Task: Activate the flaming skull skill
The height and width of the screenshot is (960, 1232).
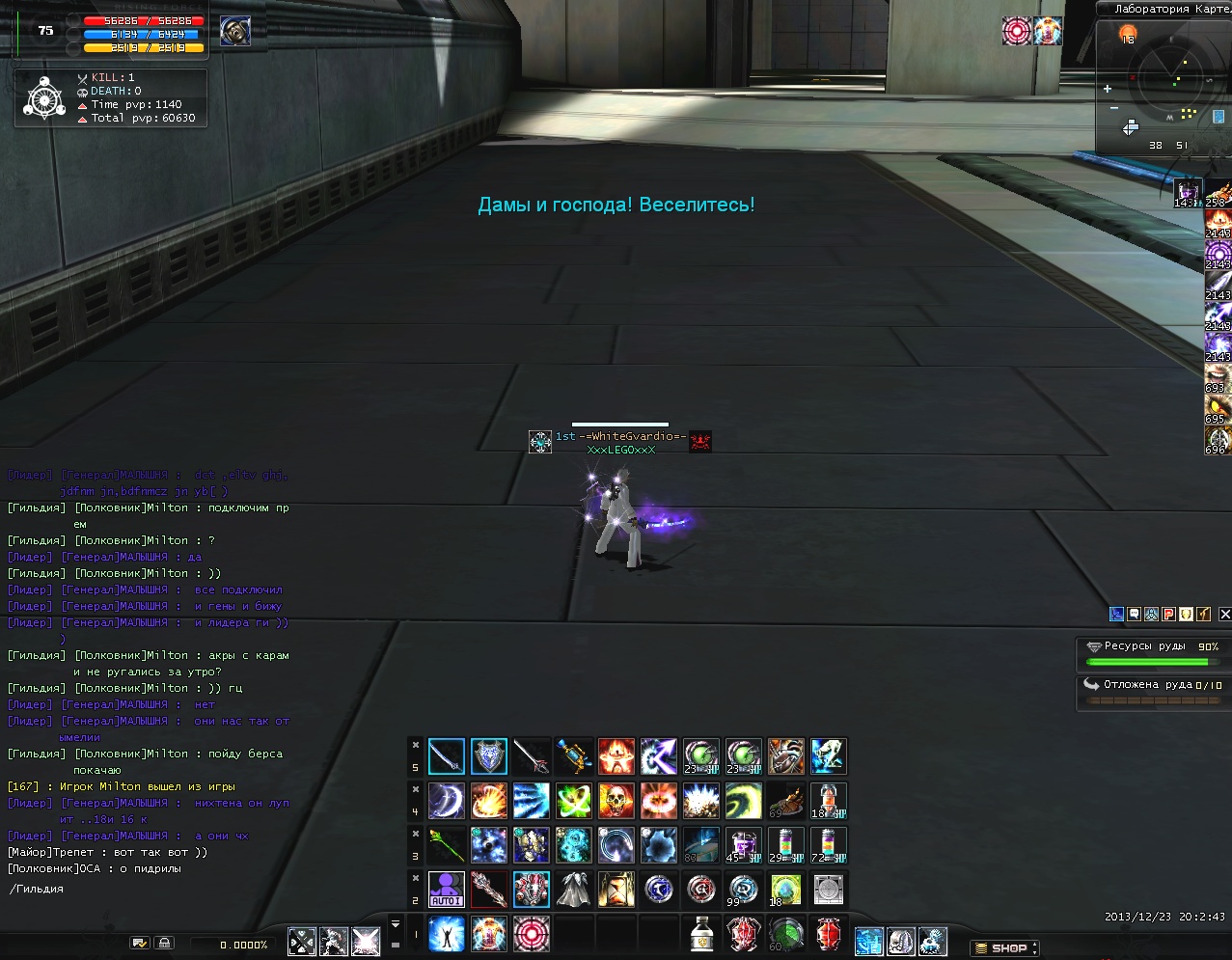Action: tap(616, 801)
